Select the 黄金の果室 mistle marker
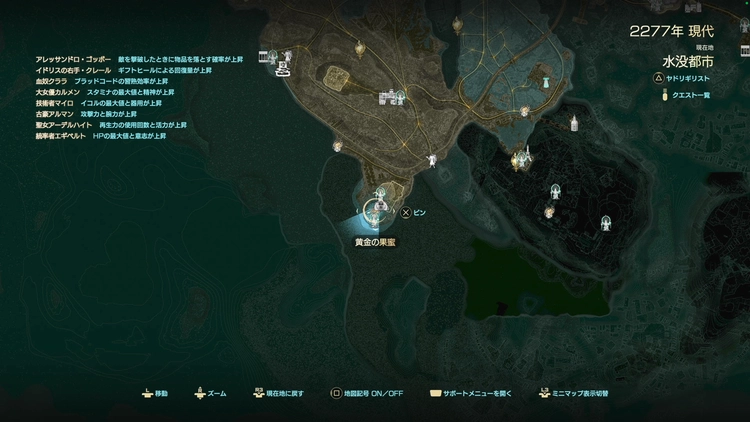This screenshot has width=750, height=422. [377, 212]
